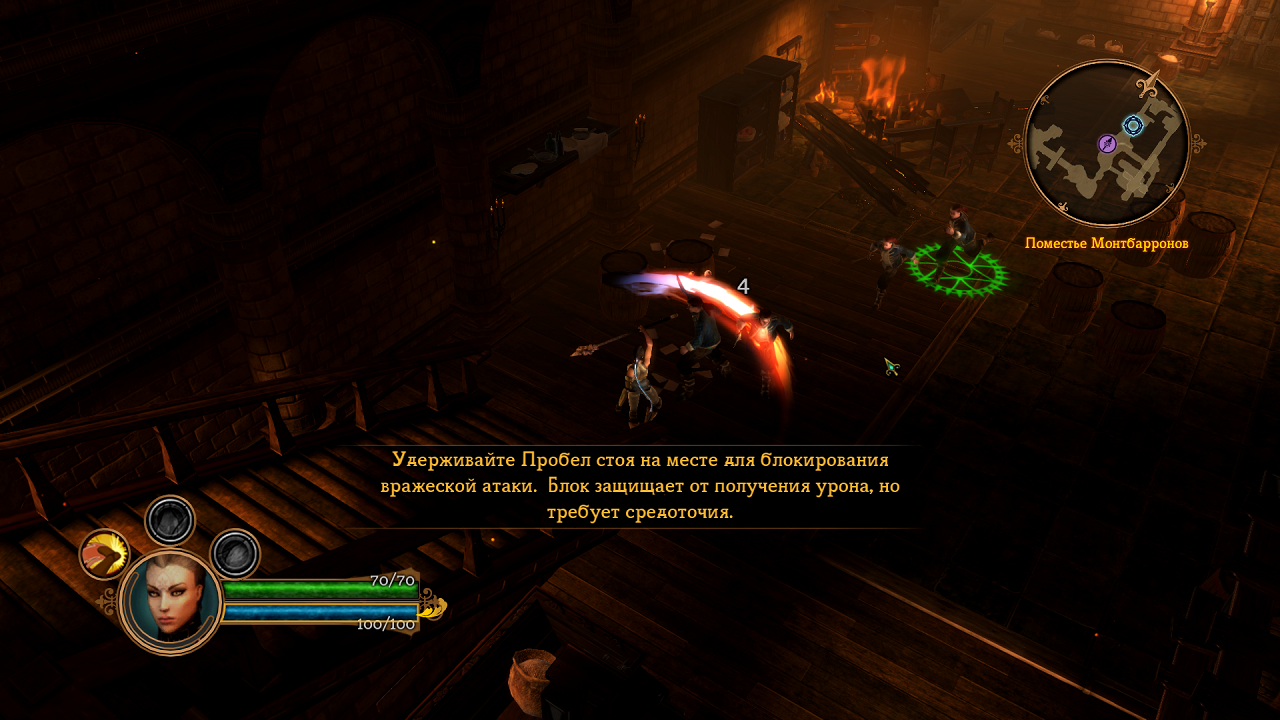Click the blue ring objective marker on minimap
Viewport: 1280px width, 720px height.
[x=1133, y=125]
